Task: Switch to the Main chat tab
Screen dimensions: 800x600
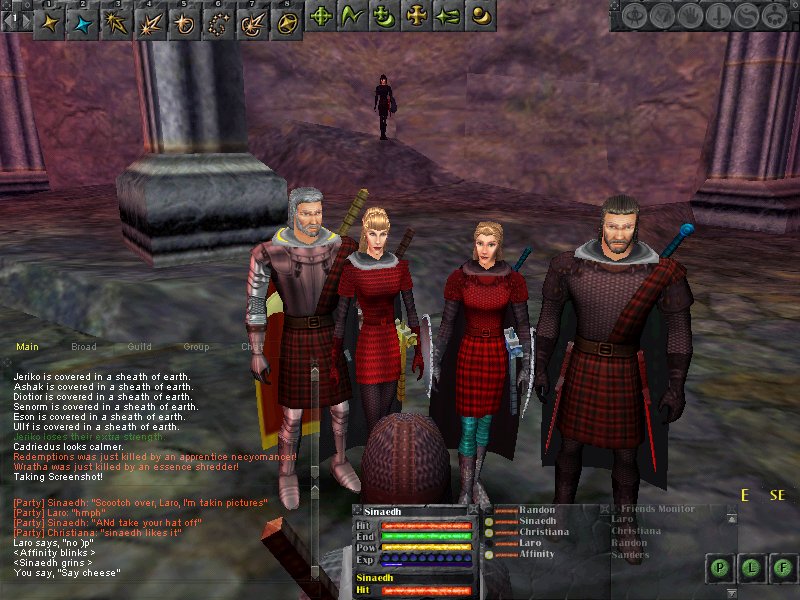Action: pos(27,347)
